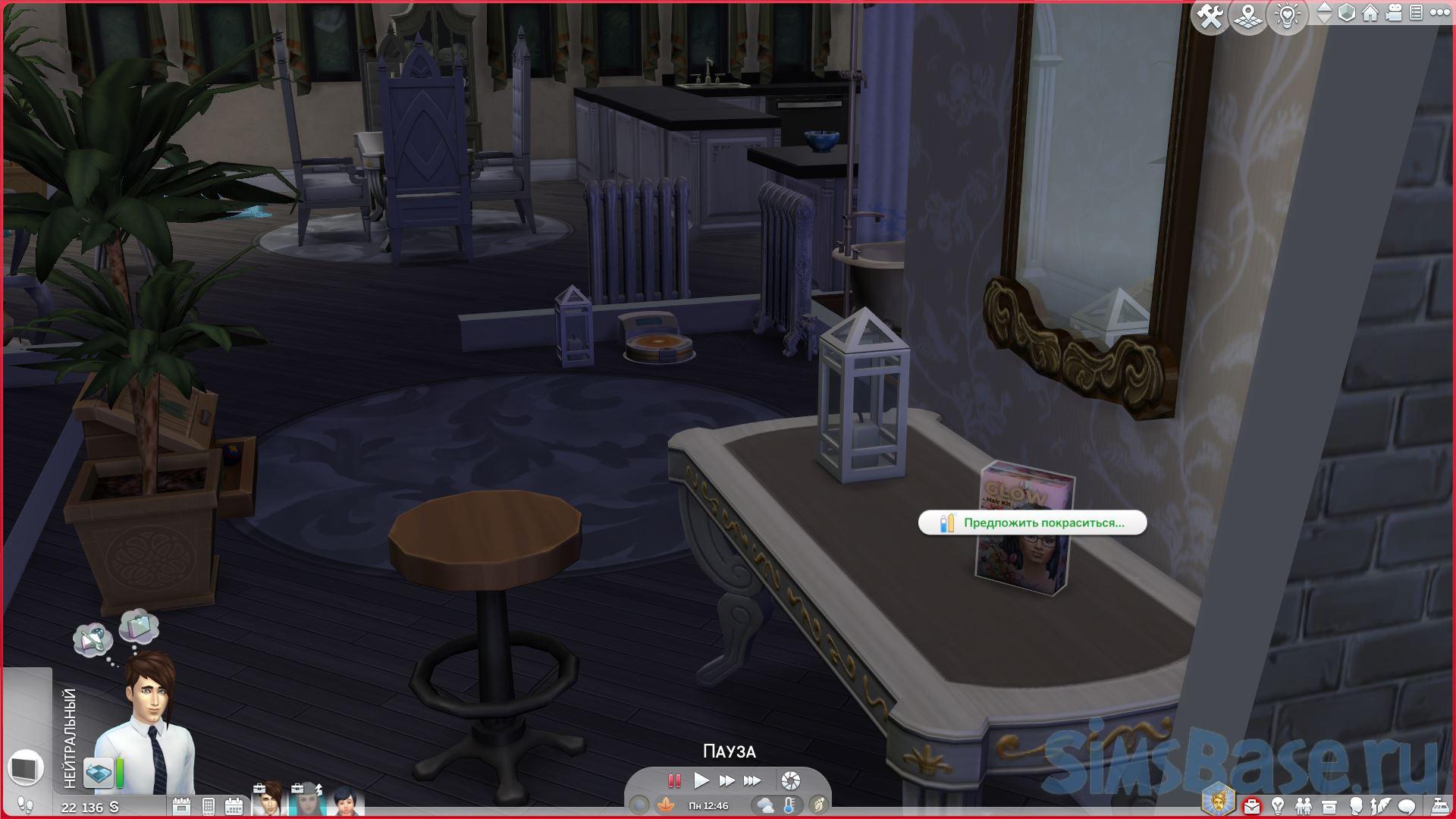Open the Manage Worlds map pin icon

pos(1248,17)
